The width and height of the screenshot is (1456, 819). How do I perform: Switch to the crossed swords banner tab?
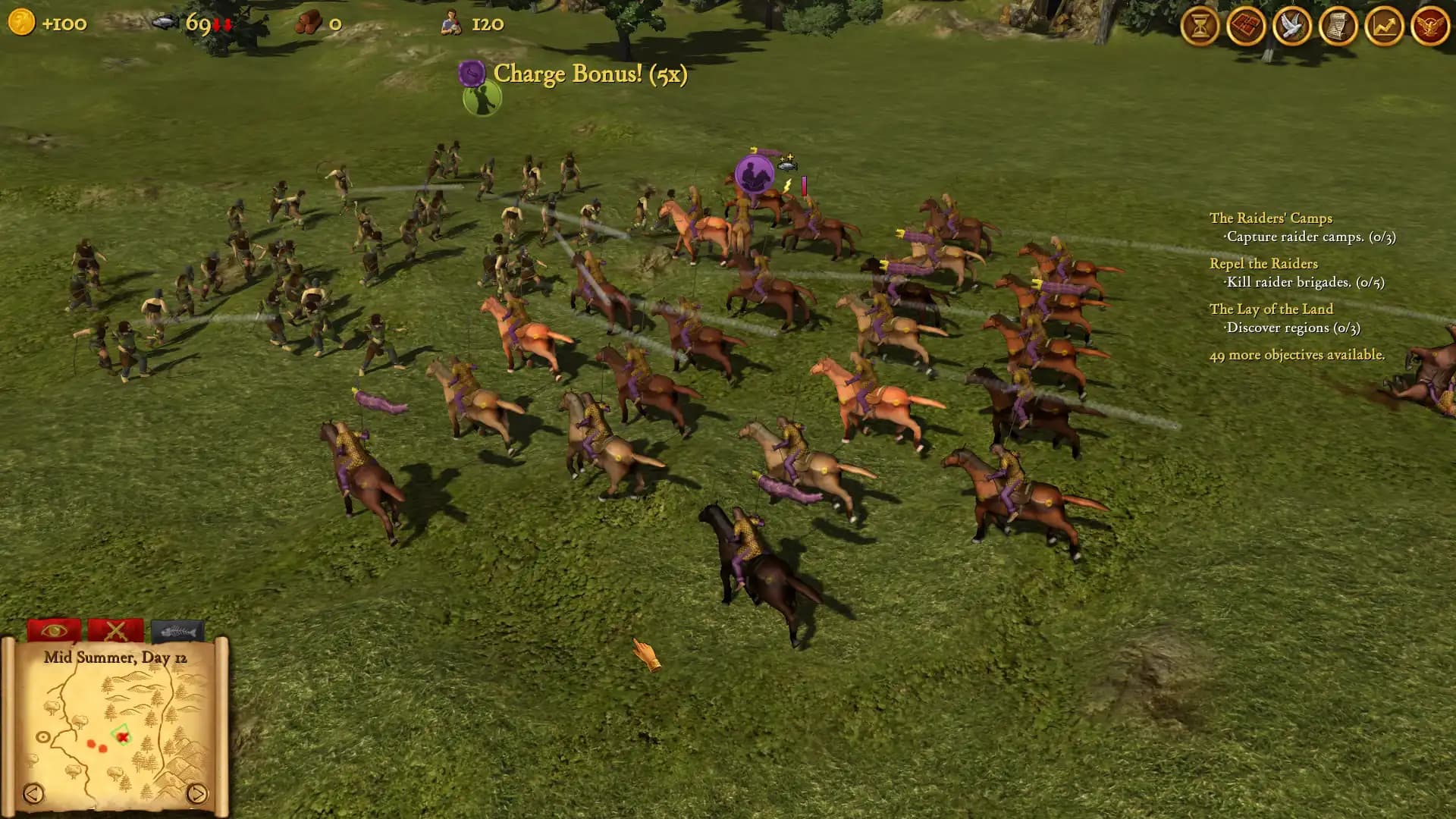coord(115,631)
